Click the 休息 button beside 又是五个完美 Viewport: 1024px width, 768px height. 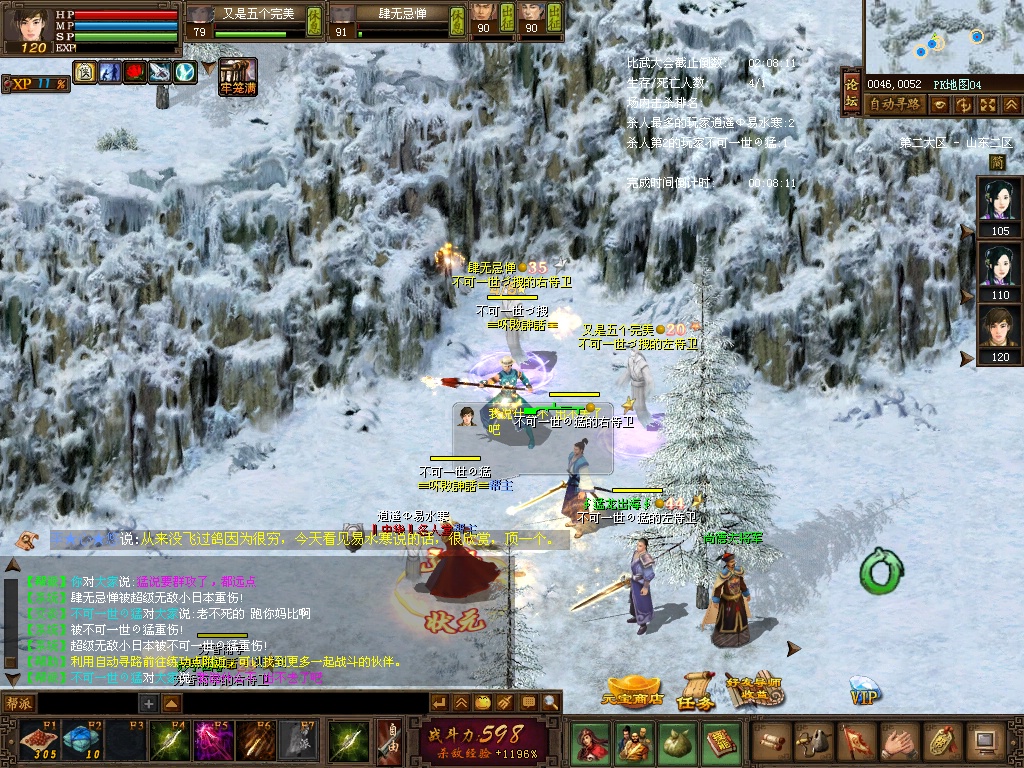(x=314, y=20)
